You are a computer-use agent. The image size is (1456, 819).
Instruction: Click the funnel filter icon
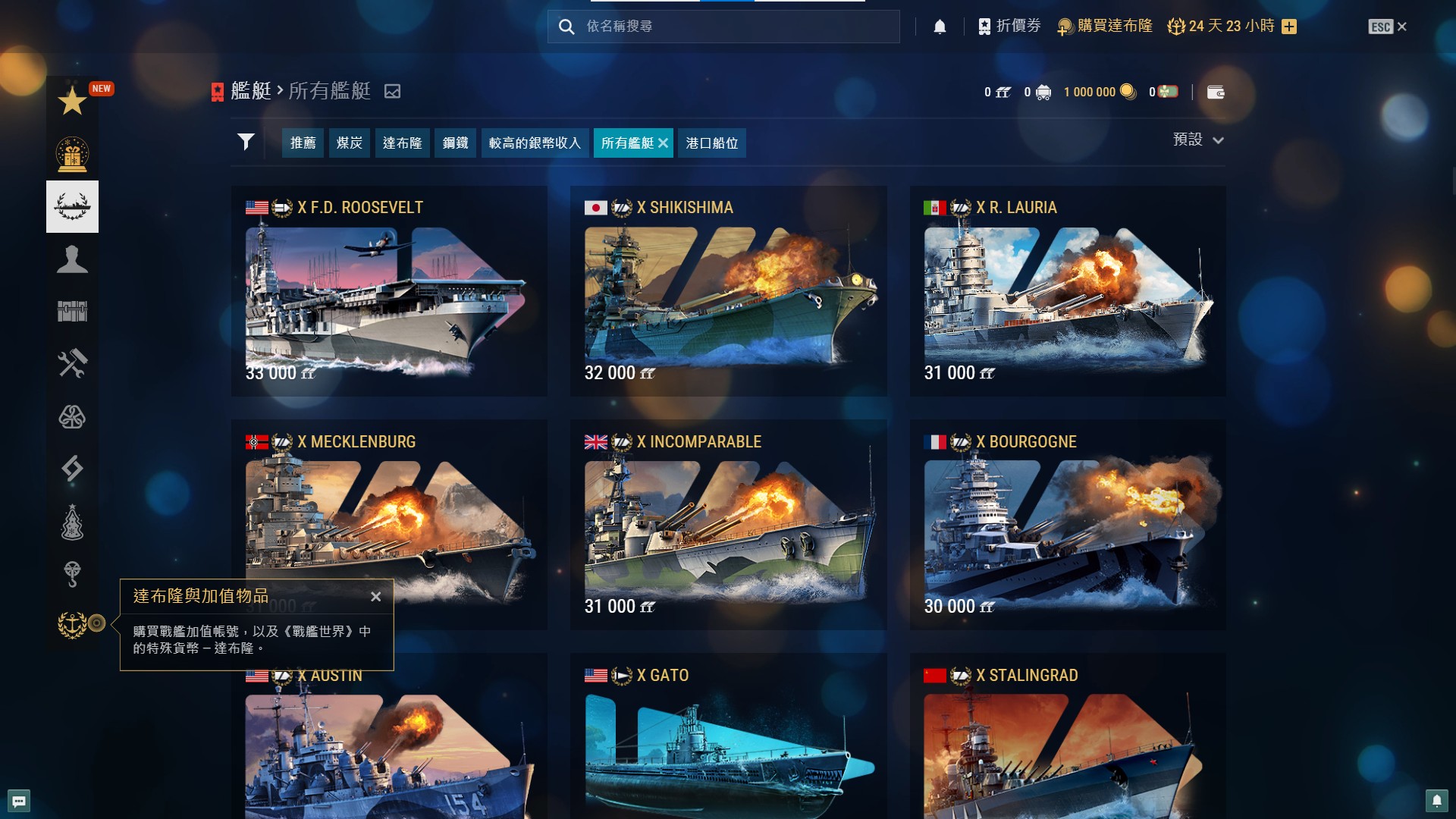246,142
